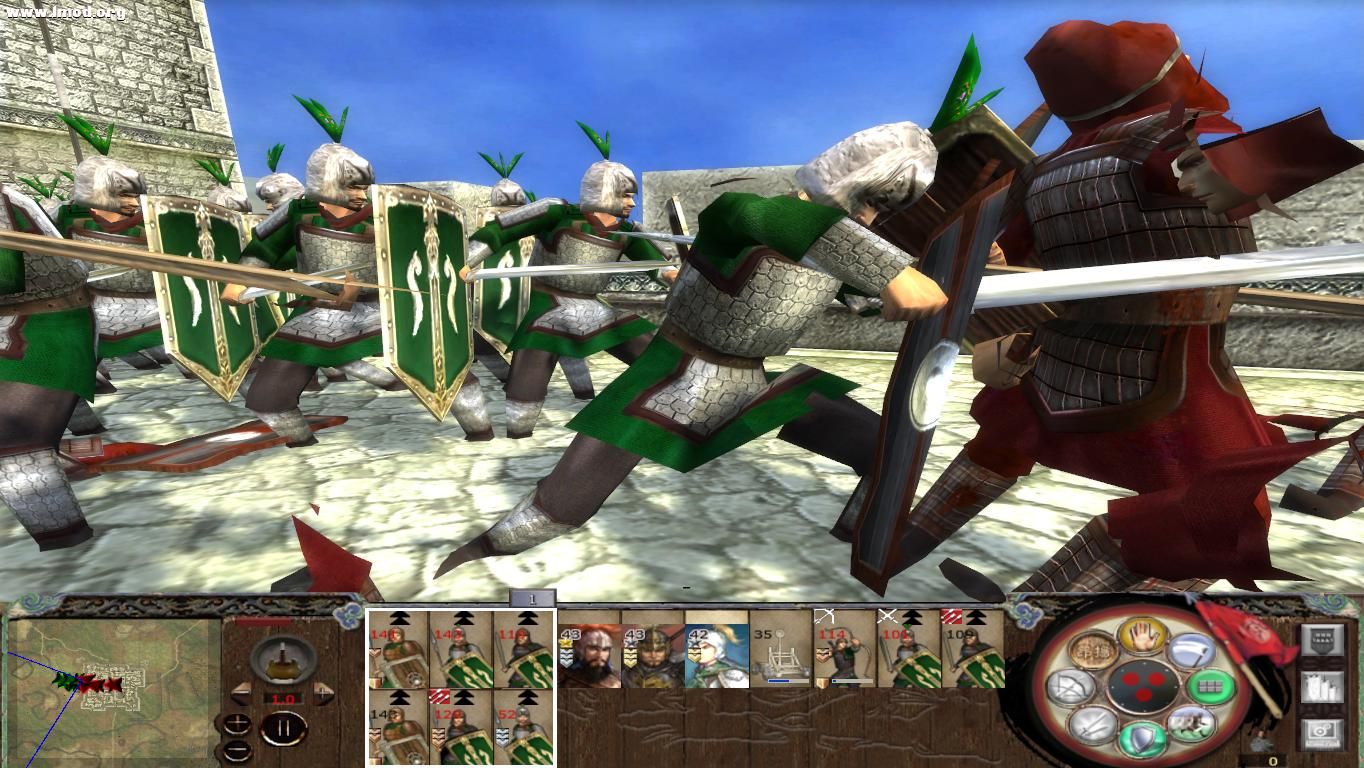The width and height of the screenshot is (1364, 768).
Task: Open the unit info scroll button on the right
Action: coord(1321,688)
